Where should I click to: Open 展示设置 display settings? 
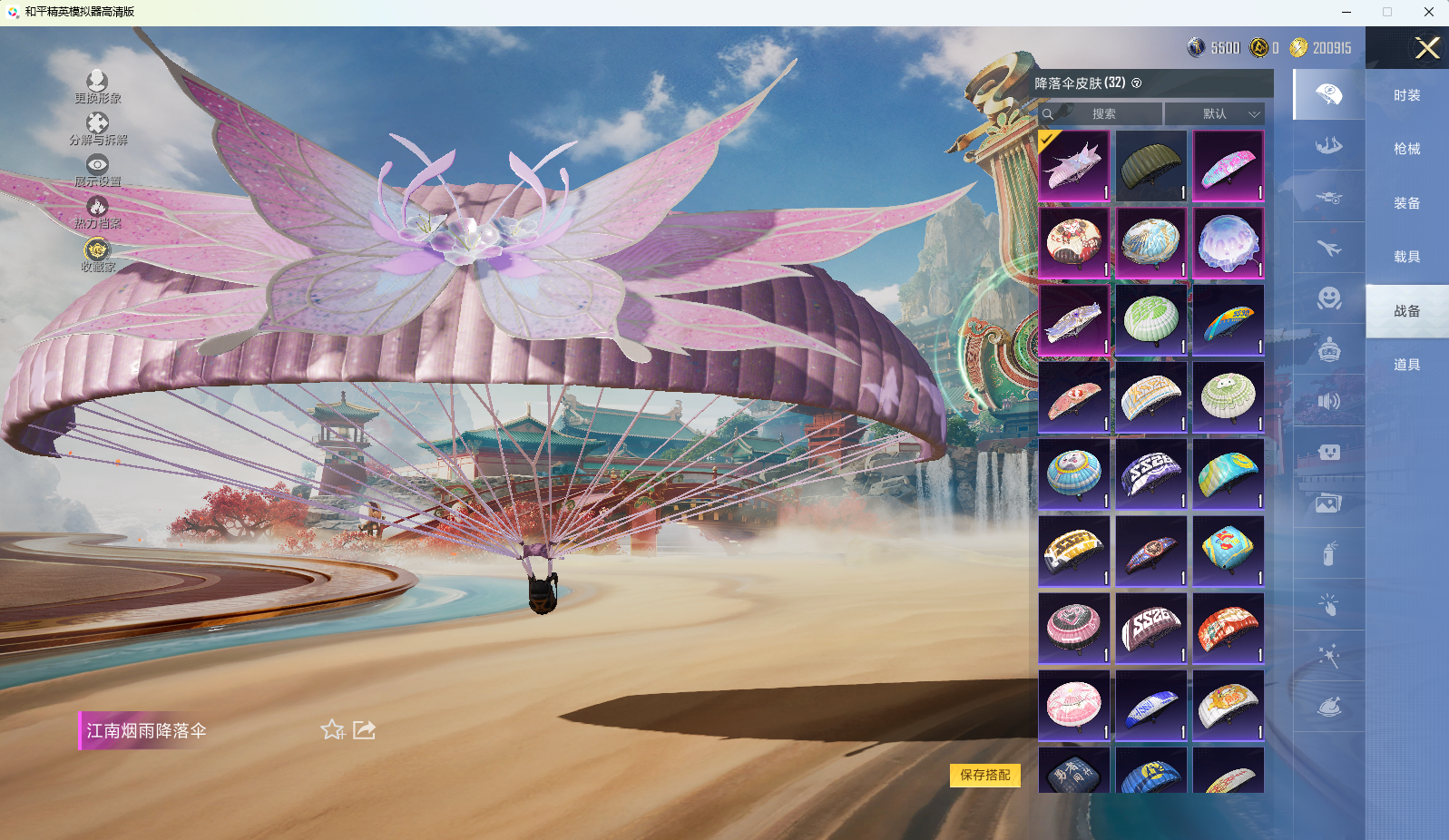coord(97,170)
